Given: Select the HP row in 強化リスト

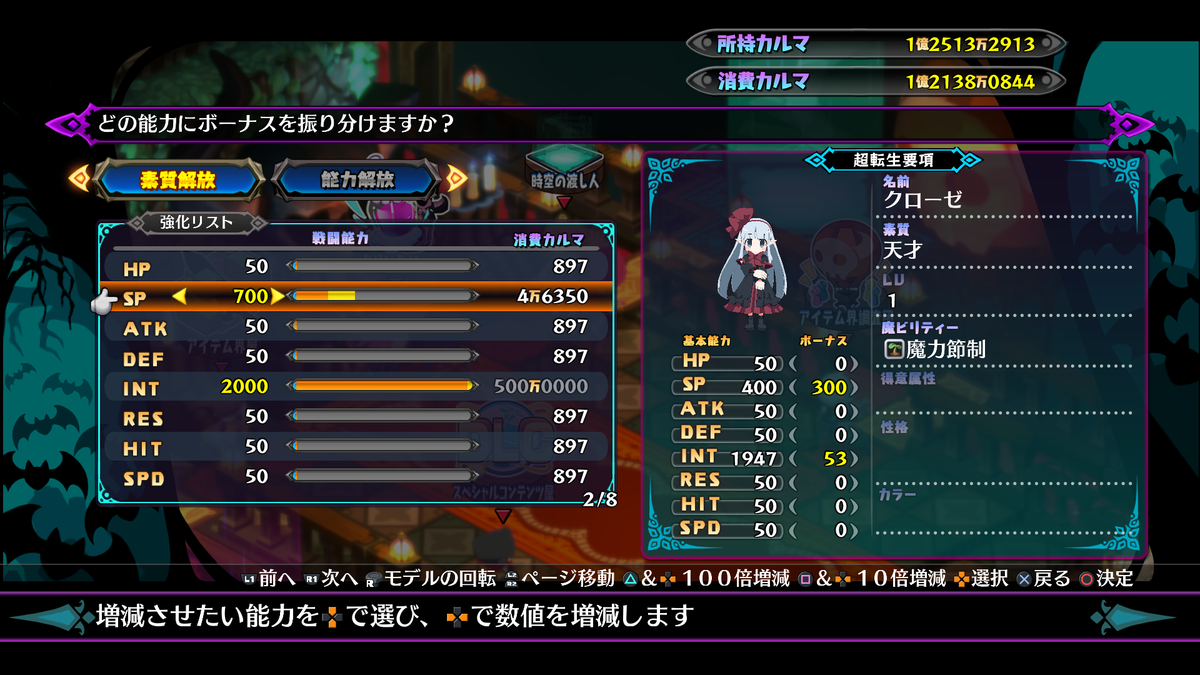Looking at the screenshot, I should coord(356,267).
